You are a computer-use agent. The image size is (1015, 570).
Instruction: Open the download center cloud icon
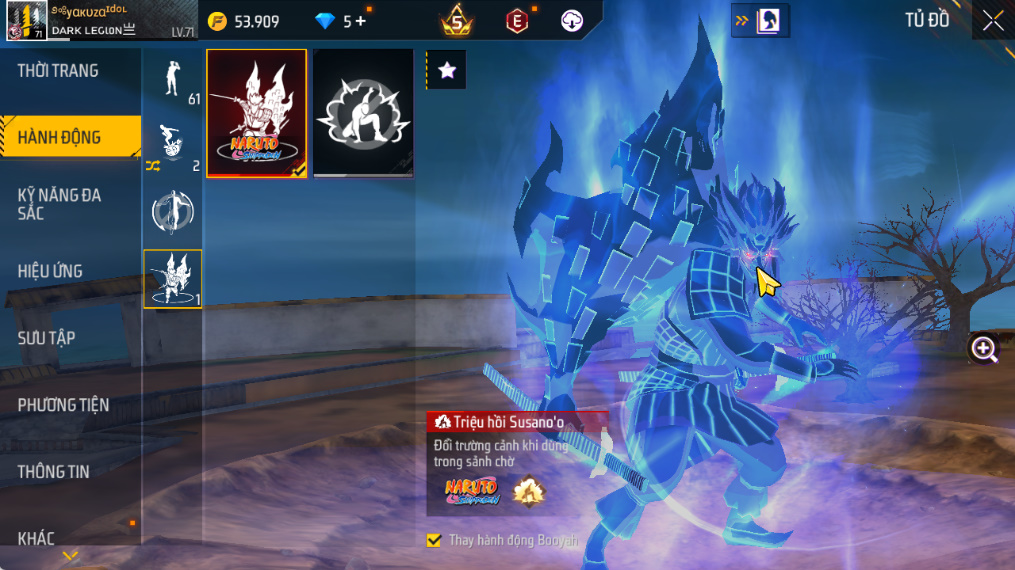(572, 21)
